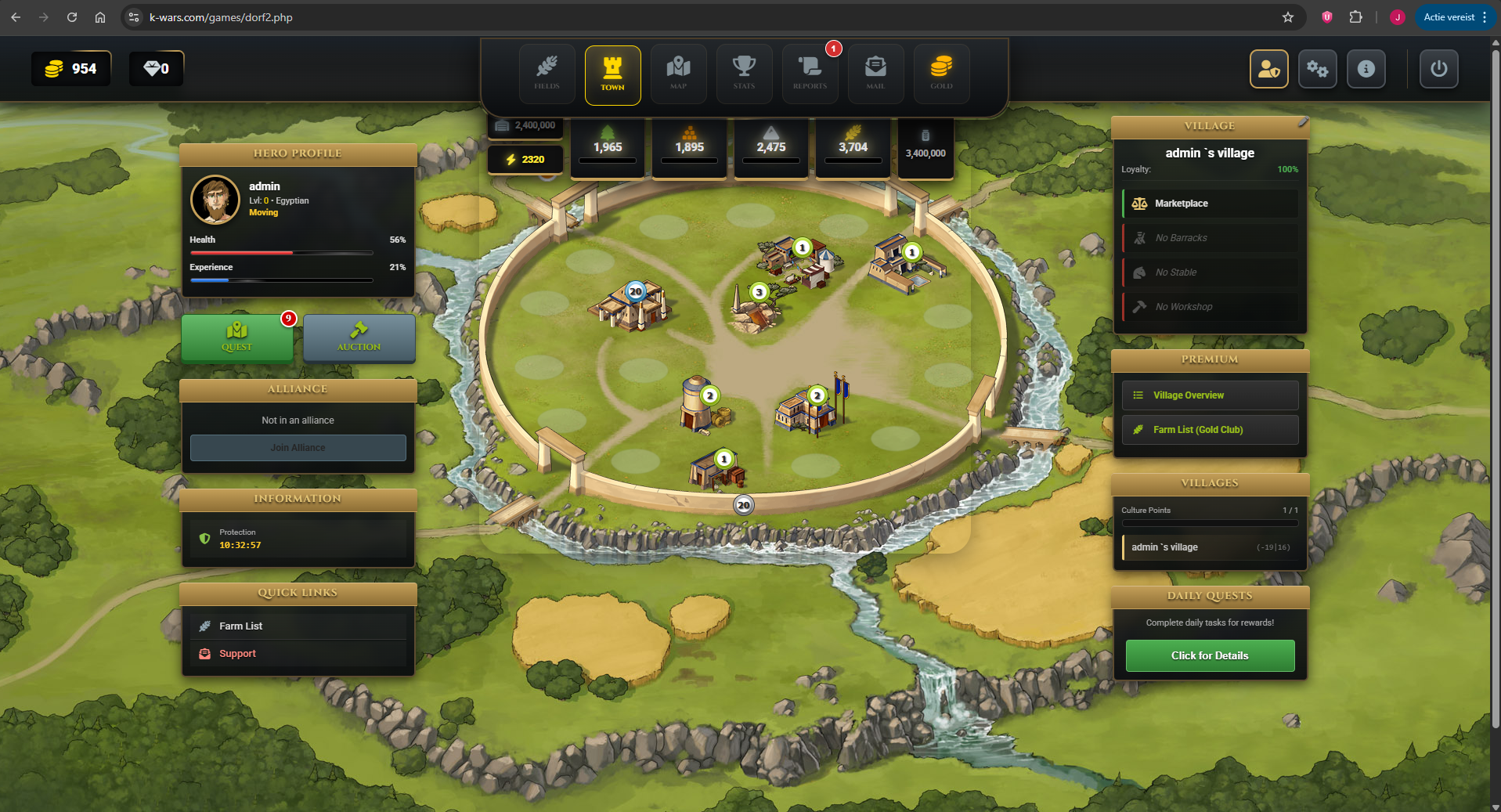Click the Join Alliance button

pyautogui.click(x=298, y=448)
